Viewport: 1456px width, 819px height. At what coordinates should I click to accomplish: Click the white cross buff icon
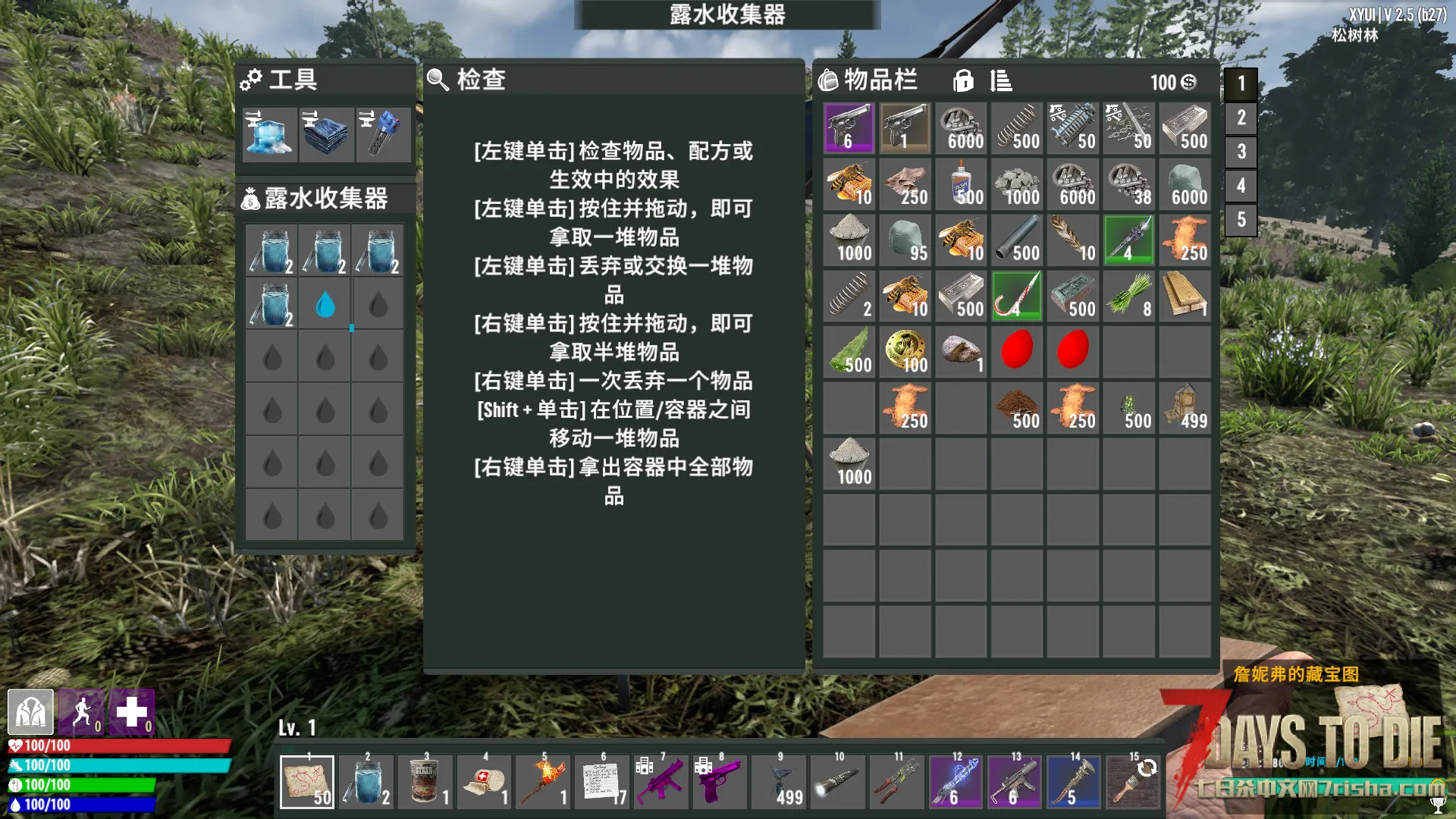pyautogui.click(x=132, y=713)
